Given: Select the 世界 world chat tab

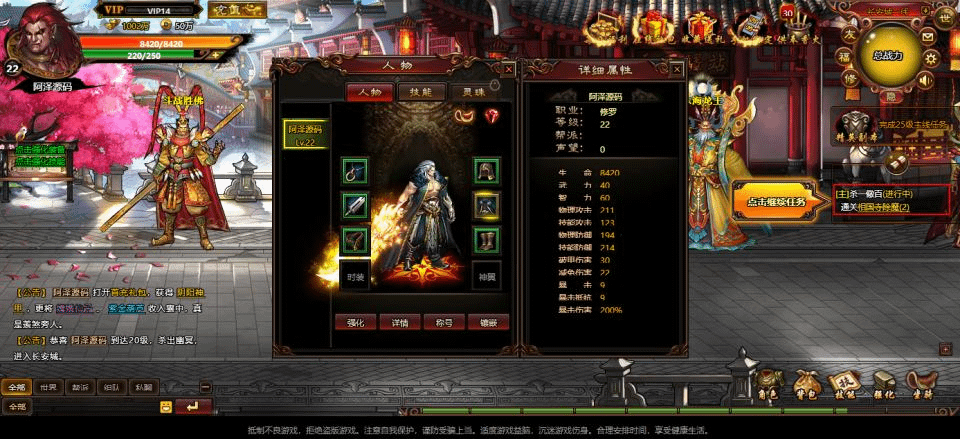Looking at the screenshot, I should click(x=47, y=387).
